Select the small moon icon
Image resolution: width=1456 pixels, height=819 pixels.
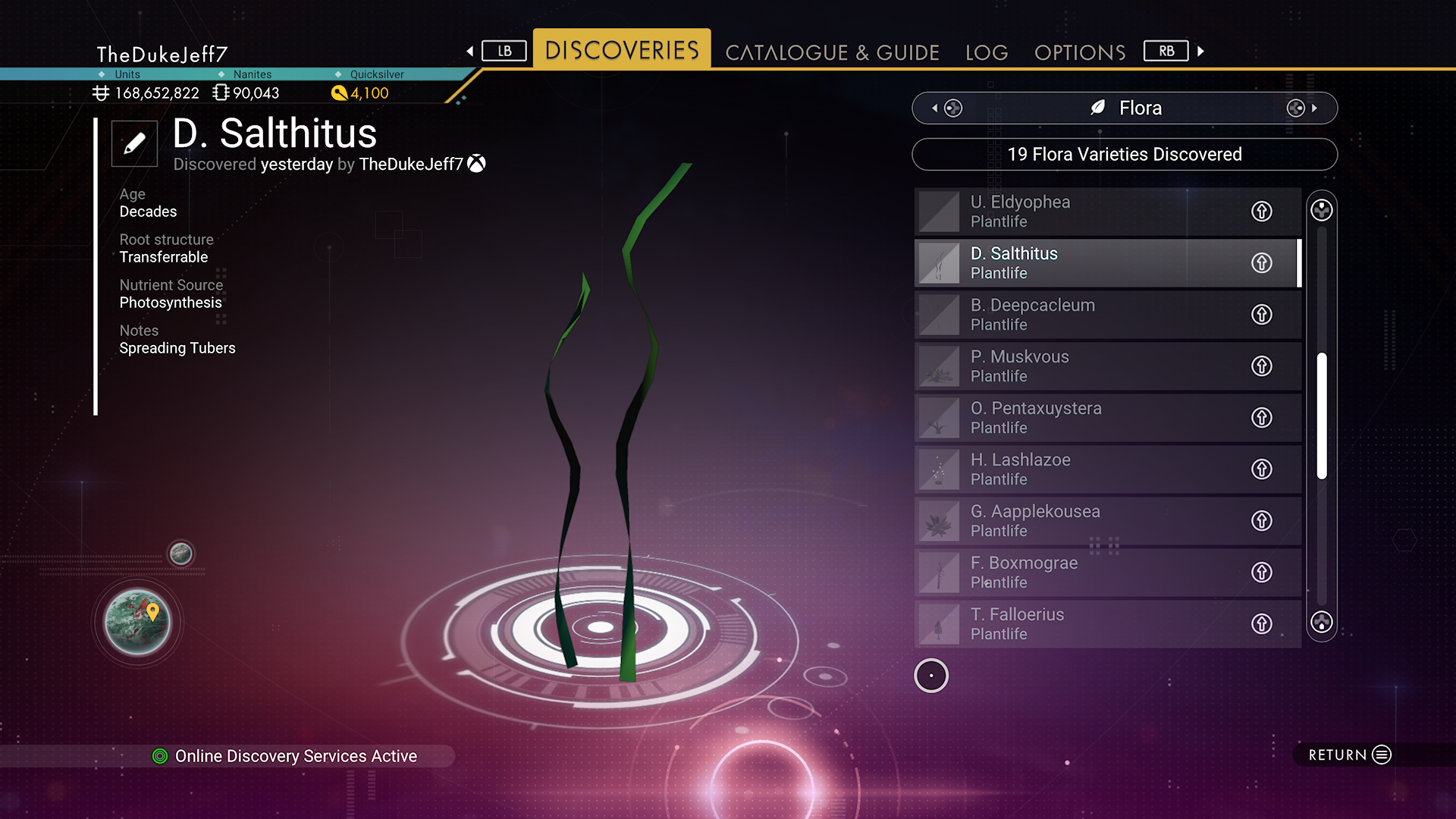180,554
